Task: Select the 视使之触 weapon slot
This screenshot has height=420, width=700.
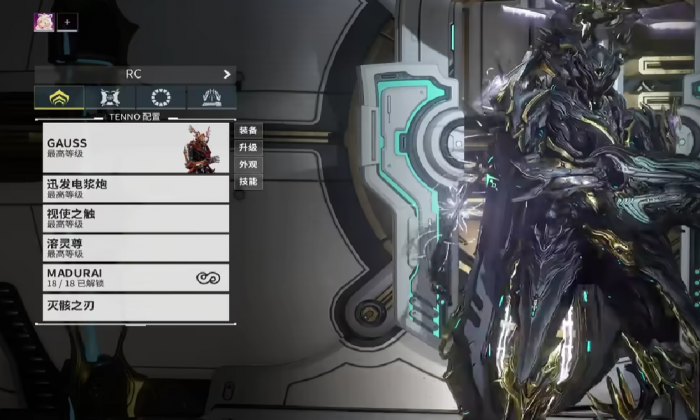Action: click(136, 218)
